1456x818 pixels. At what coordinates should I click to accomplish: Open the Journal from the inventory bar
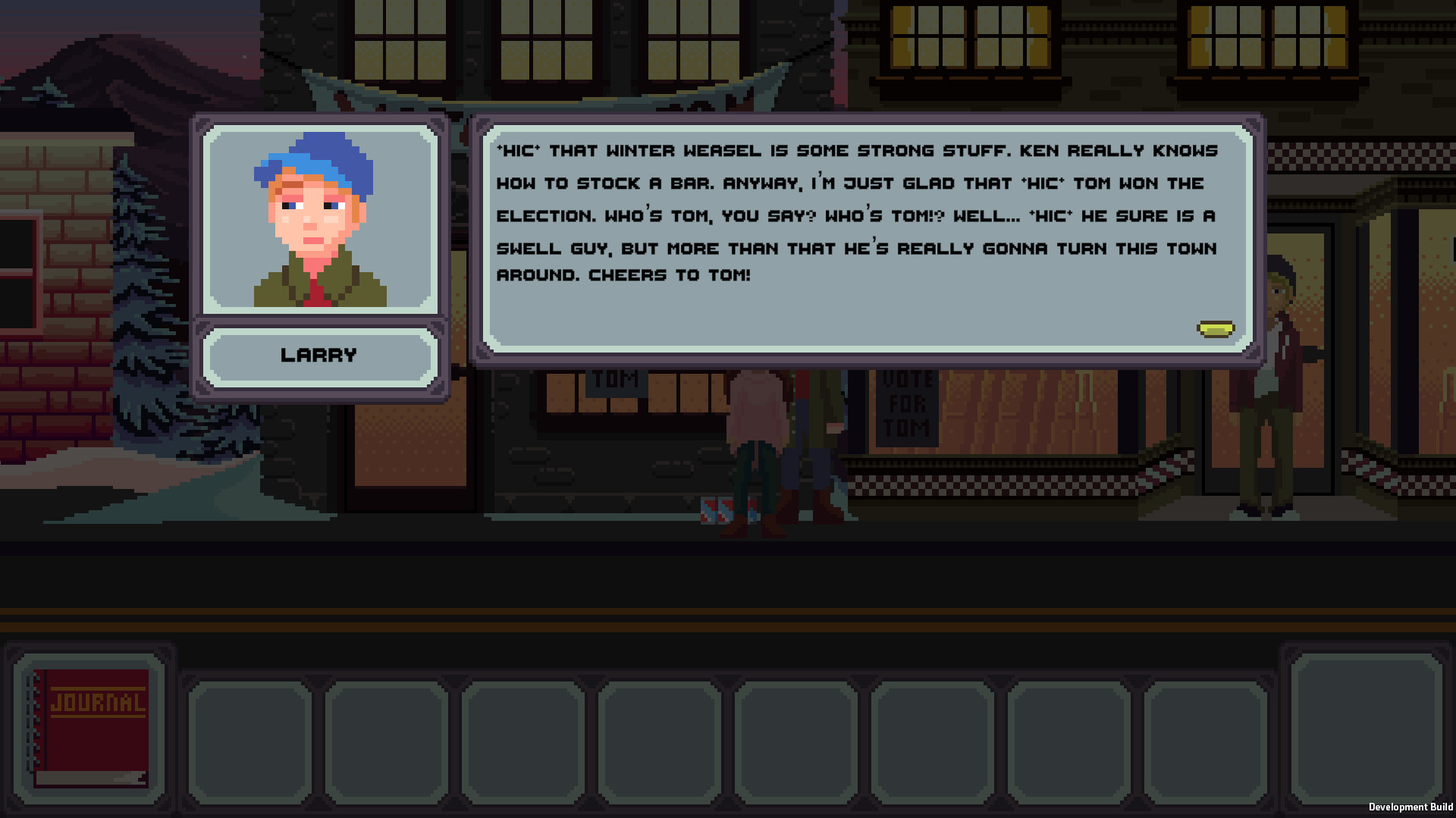[x=89, y=726]
